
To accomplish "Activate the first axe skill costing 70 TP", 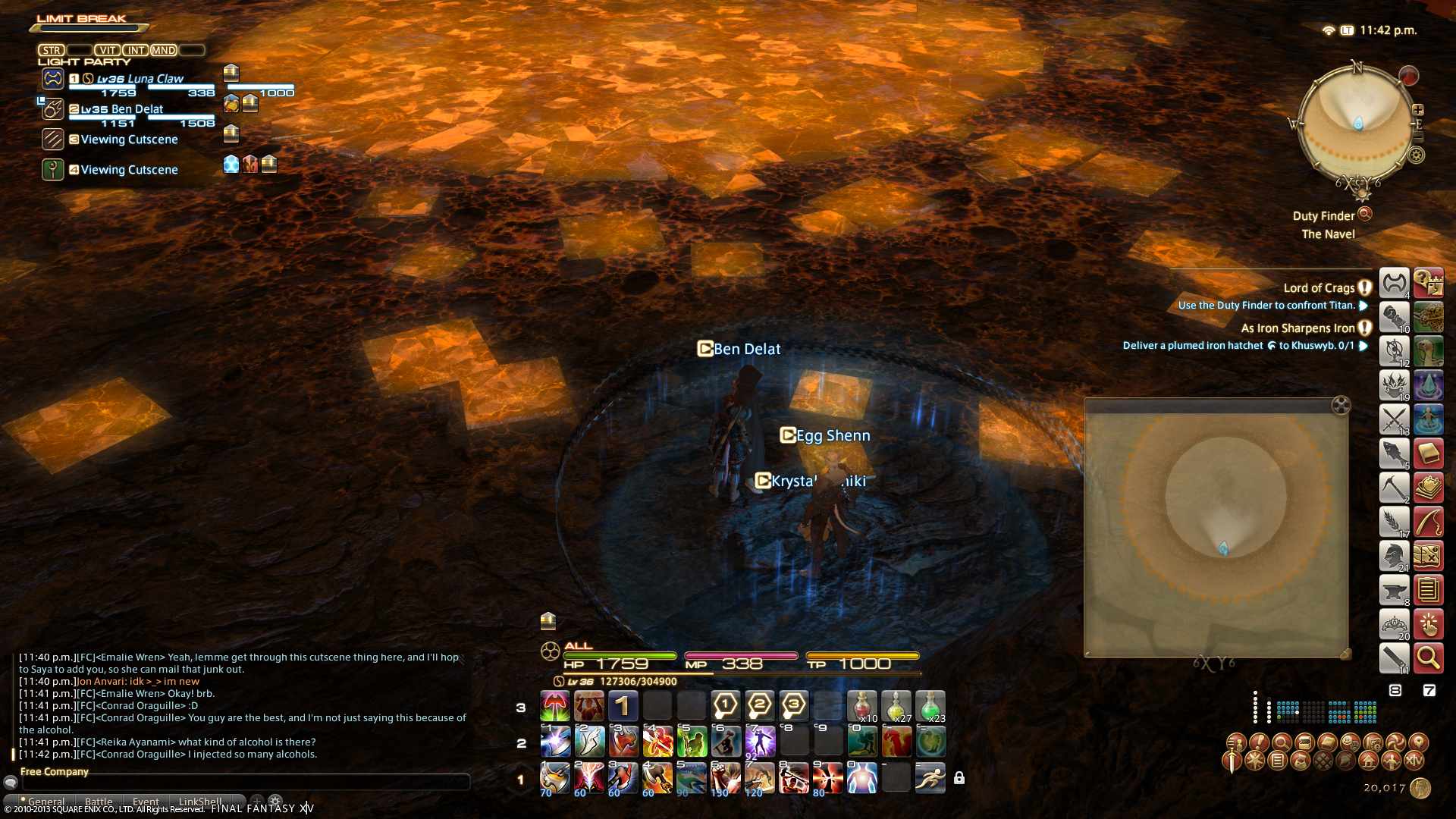I will (x=554, y=778).
